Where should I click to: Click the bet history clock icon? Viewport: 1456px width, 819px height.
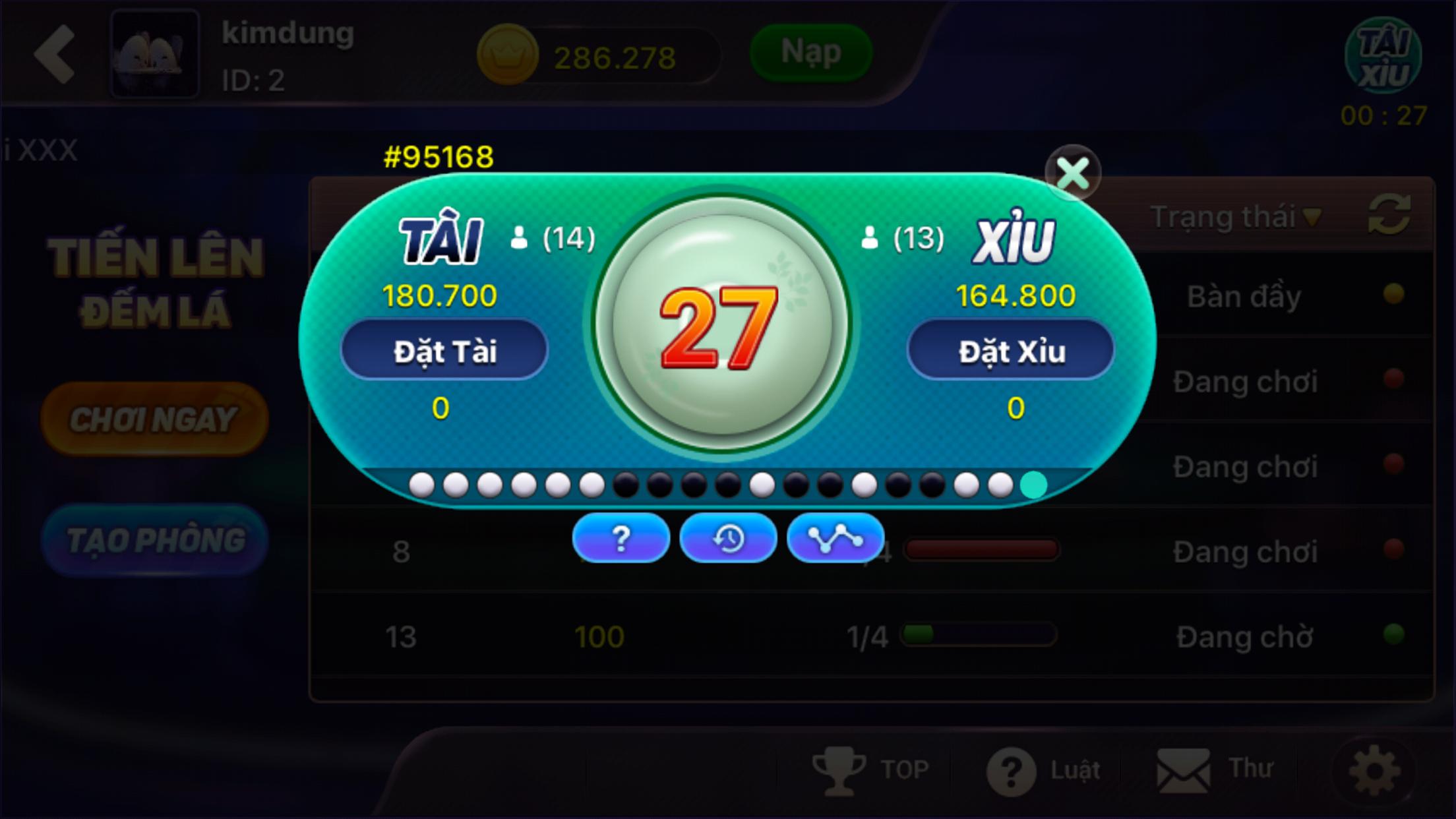coord(728,538)
